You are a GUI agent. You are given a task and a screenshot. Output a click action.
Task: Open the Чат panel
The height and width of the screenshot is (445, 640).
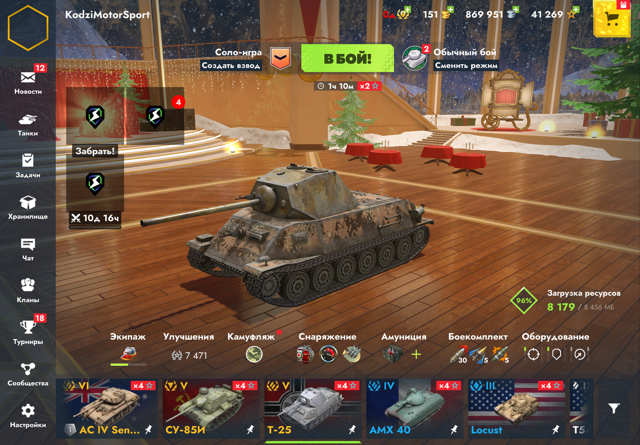click(28, 248)
